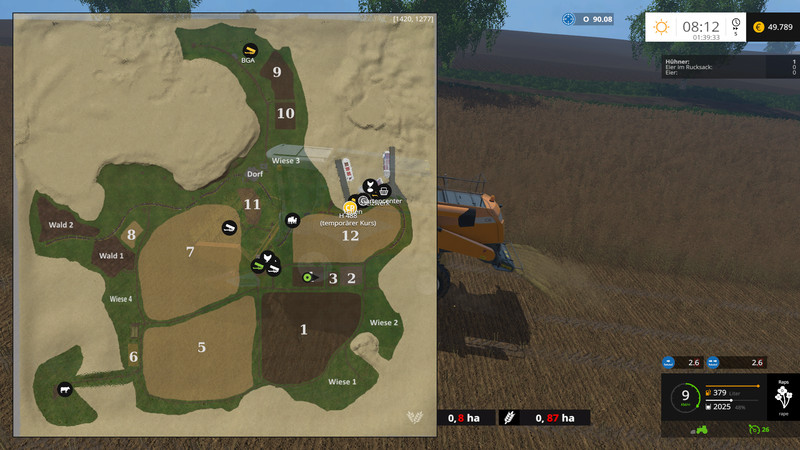Select the BGA marker on the map
The height and width of the screenshot is (450, 800).
pos(248,49)
